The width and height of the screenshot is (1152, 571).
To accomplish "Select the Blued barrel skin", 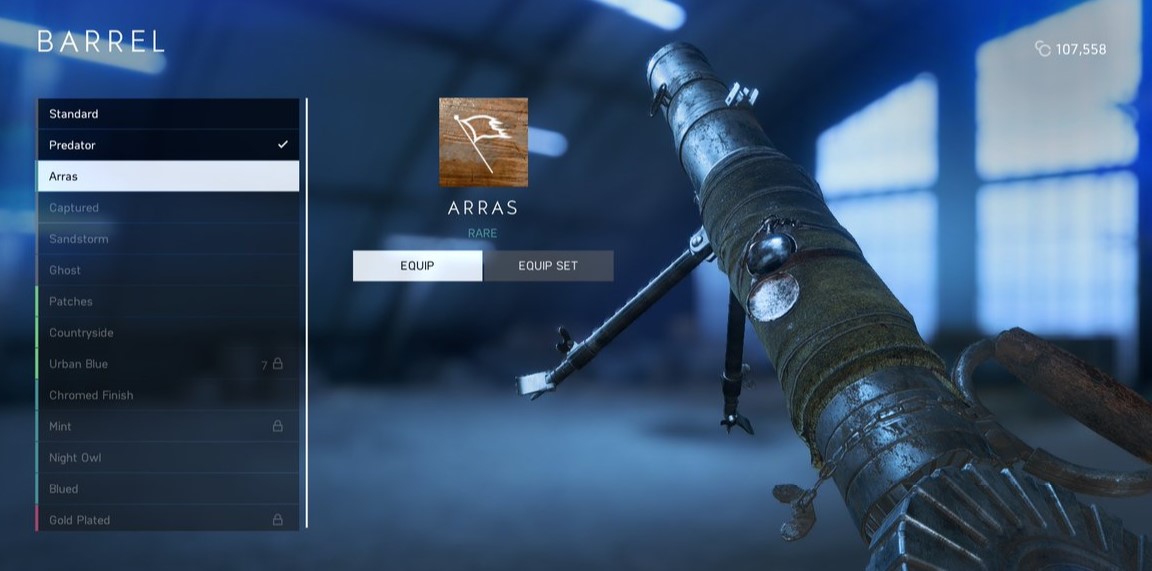I will point(168,489).
